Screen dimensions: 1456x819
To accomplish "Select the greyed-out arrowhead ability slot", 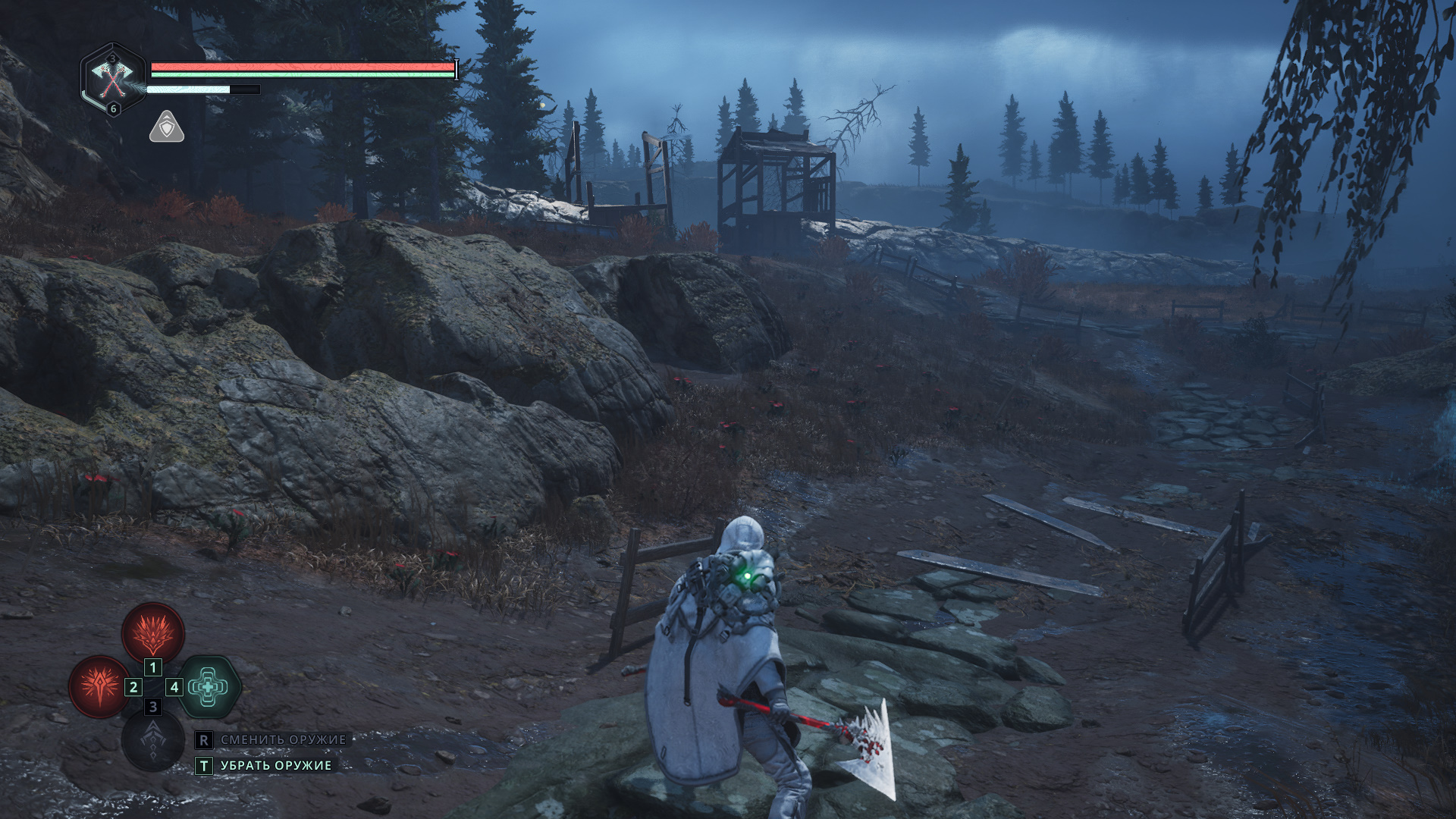I will (153, 740).
